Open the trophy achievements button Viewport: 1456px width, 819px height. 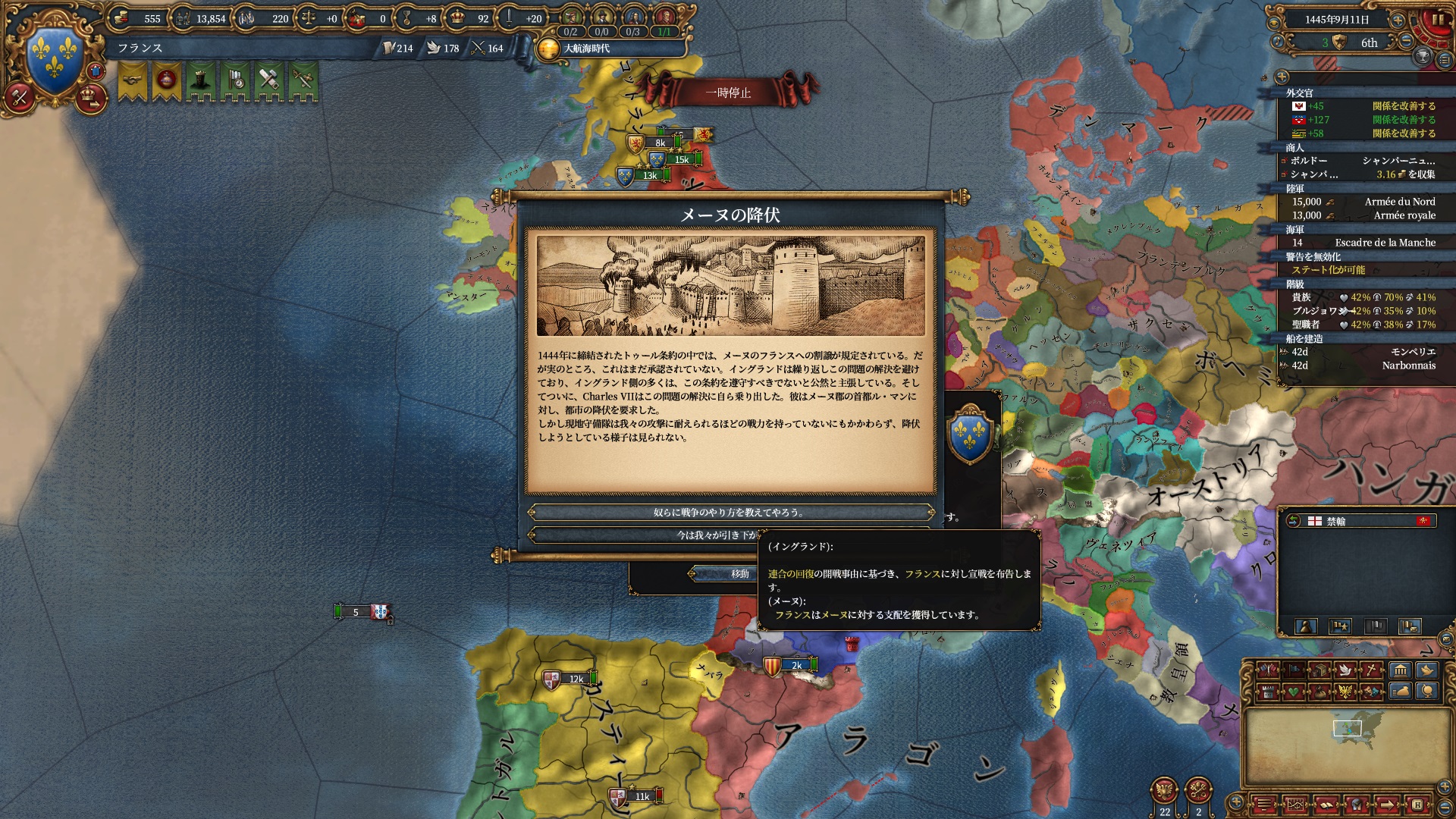coord(1423,56)
